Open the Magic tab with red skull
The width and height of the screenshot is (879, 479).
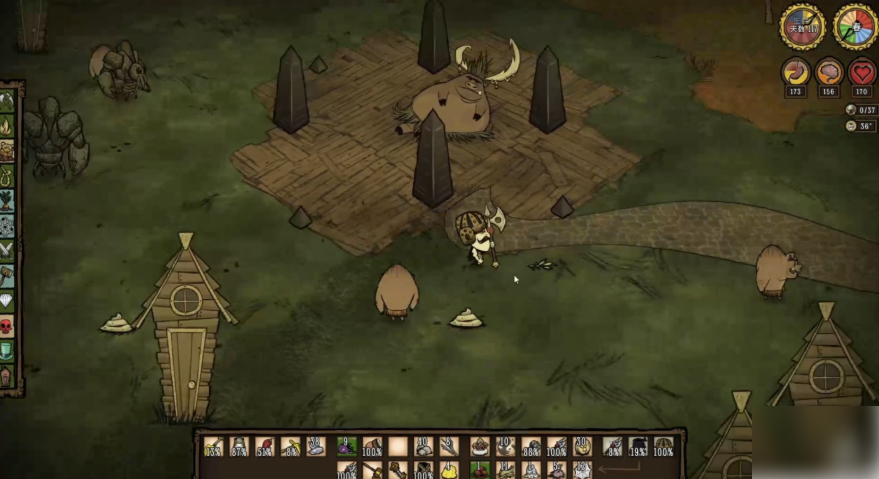pyautogui.click(x=8, y=326)
